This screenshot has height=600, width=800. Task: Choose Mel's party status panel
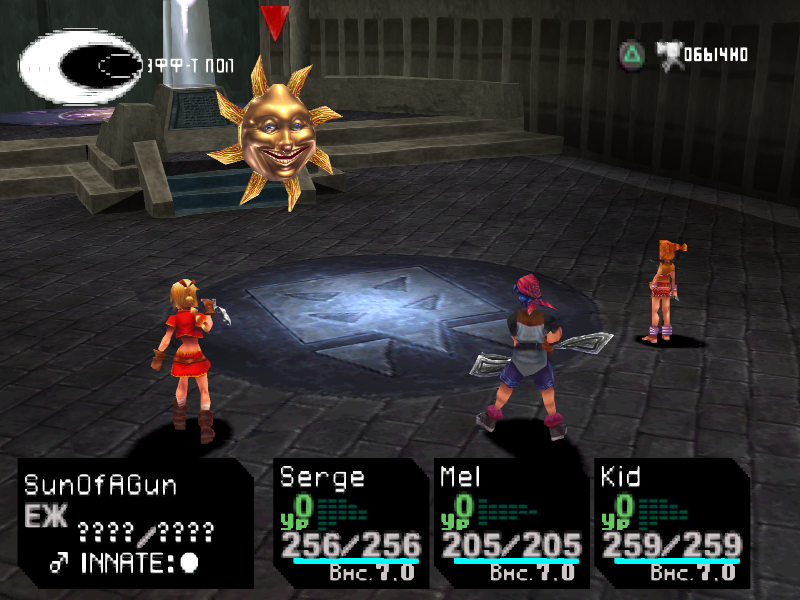511,522
